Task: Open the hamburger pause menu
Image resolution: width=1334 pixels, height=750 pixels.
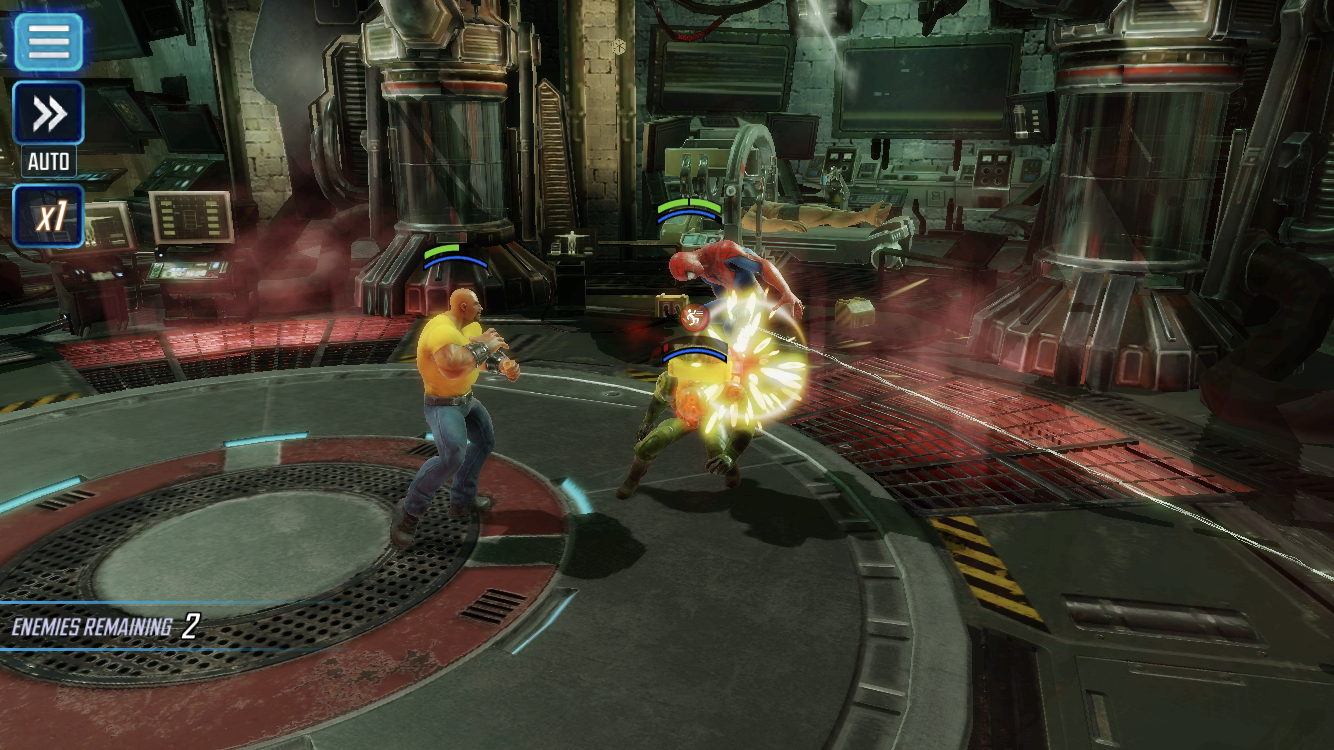Action: 48,41
